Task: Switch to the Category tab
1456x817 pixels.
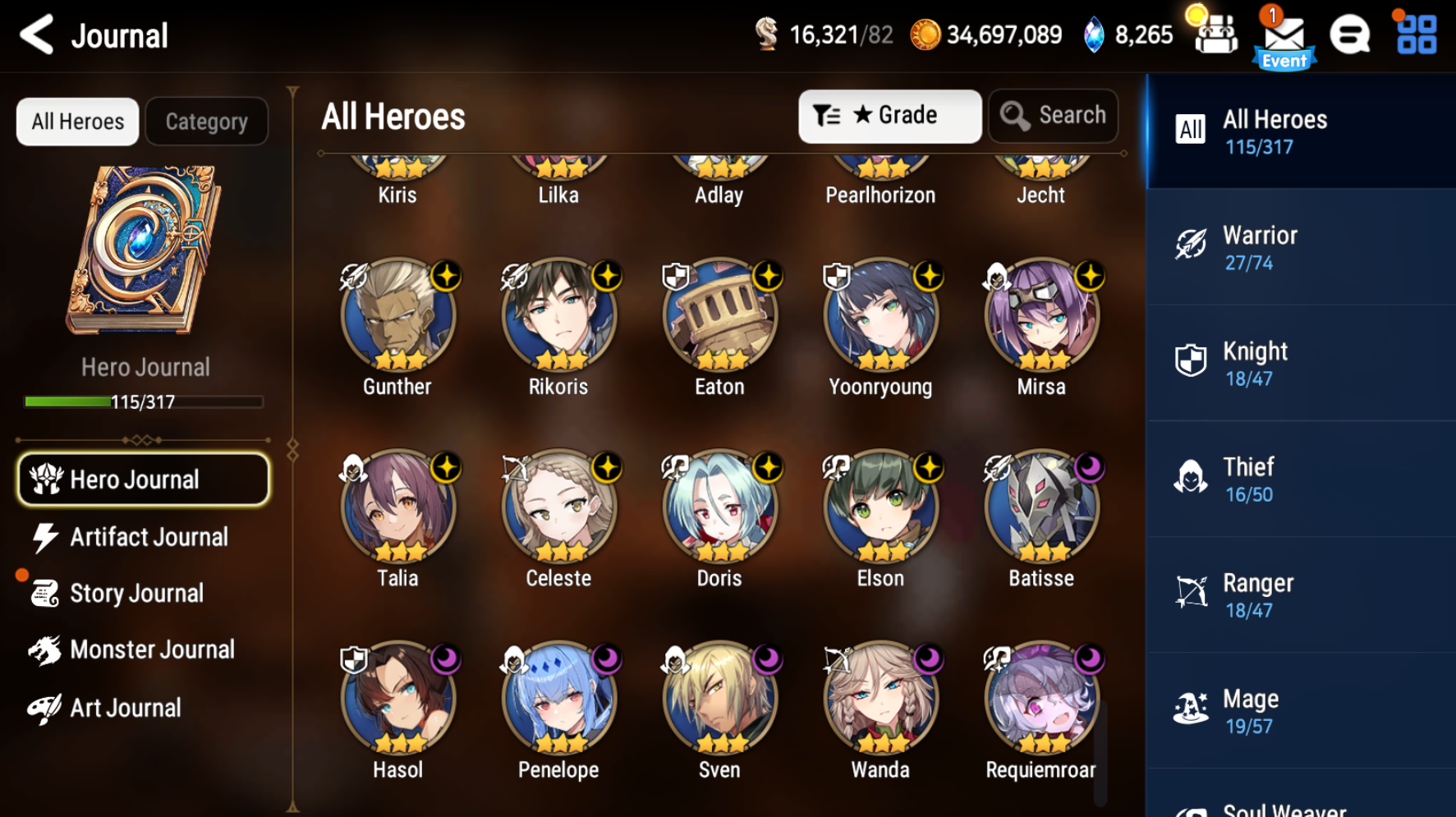Action: coord(206,121)
